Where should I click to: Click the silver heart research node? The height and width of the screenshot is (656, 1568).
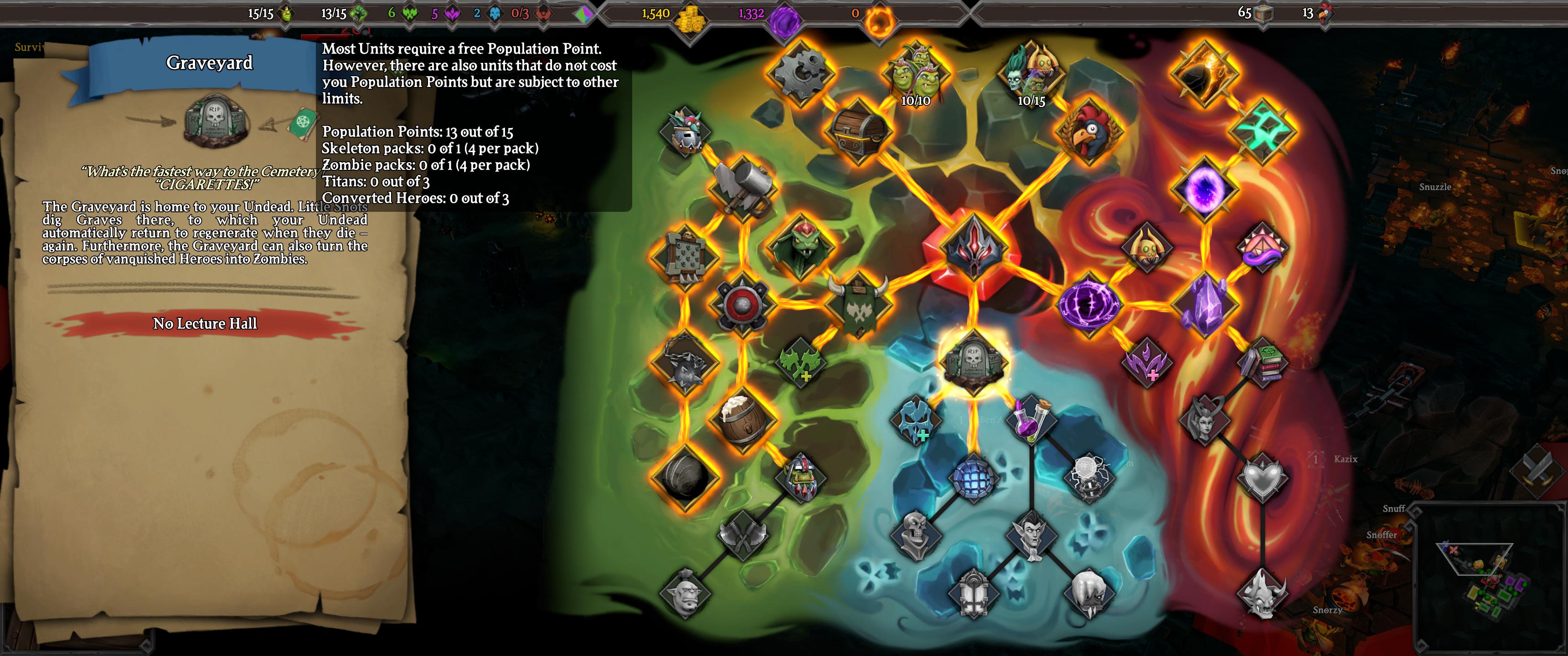(x=1263, y=477)
